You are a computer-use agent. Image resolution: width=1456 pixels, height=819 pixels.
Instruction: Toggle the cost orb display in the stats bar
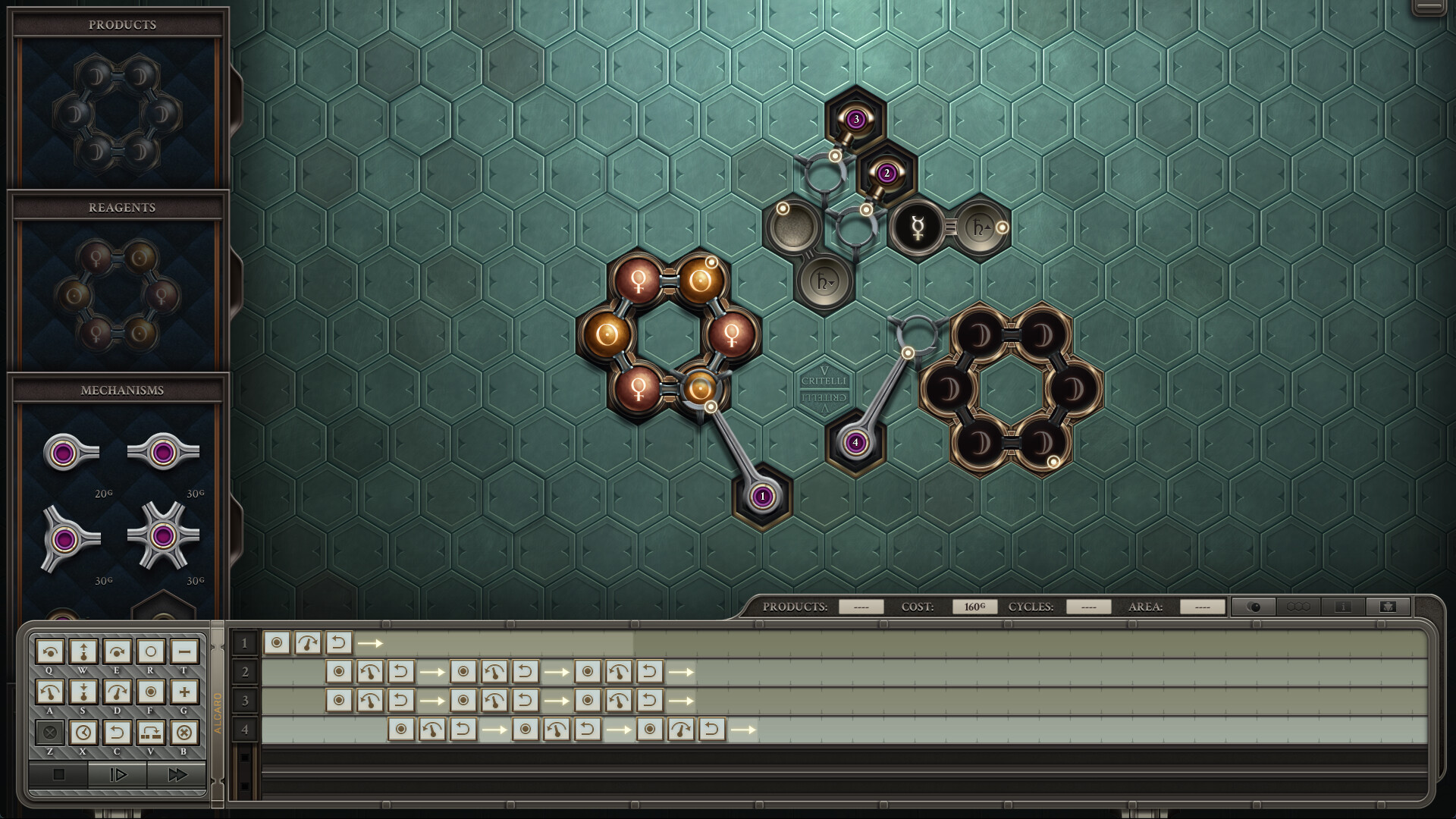point(1255,607)
